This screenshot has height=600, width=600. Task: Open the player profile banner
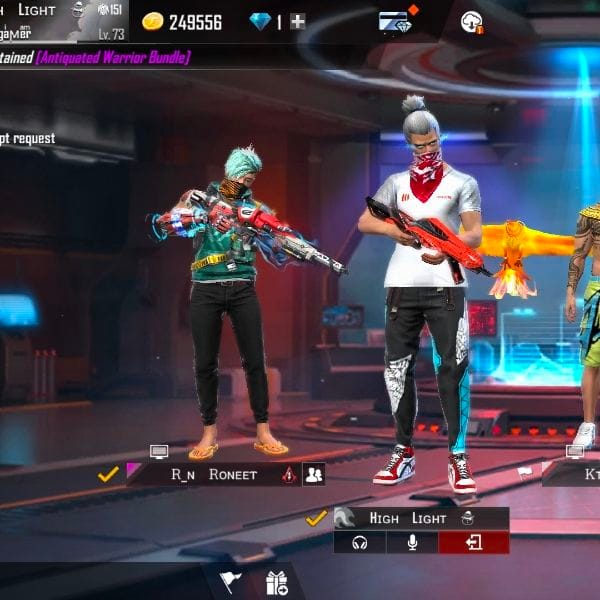coord(62,20)
